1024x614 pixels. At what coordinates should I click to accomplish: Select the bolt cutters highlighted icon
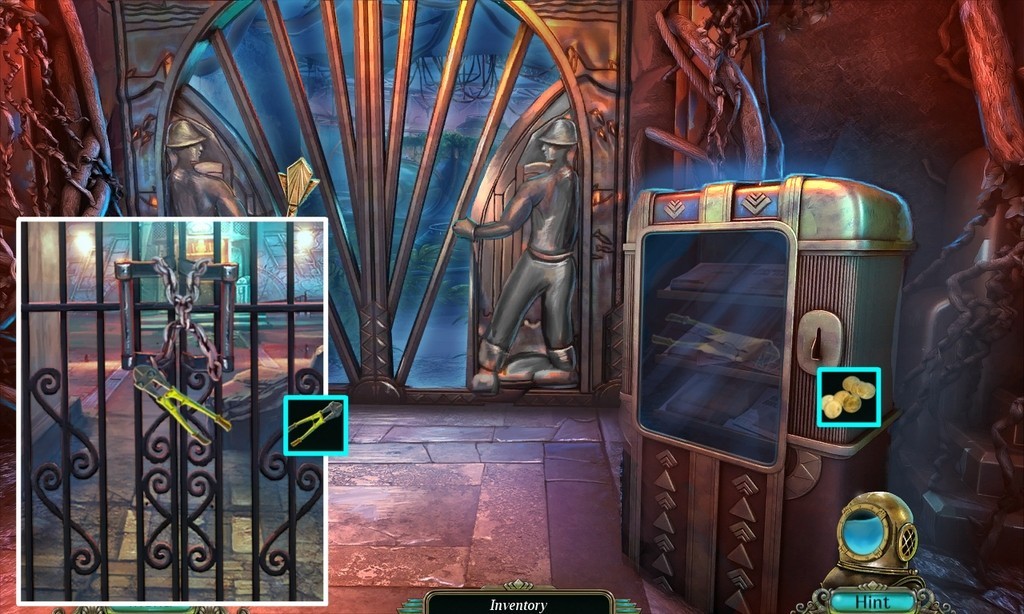pos(315,425)
